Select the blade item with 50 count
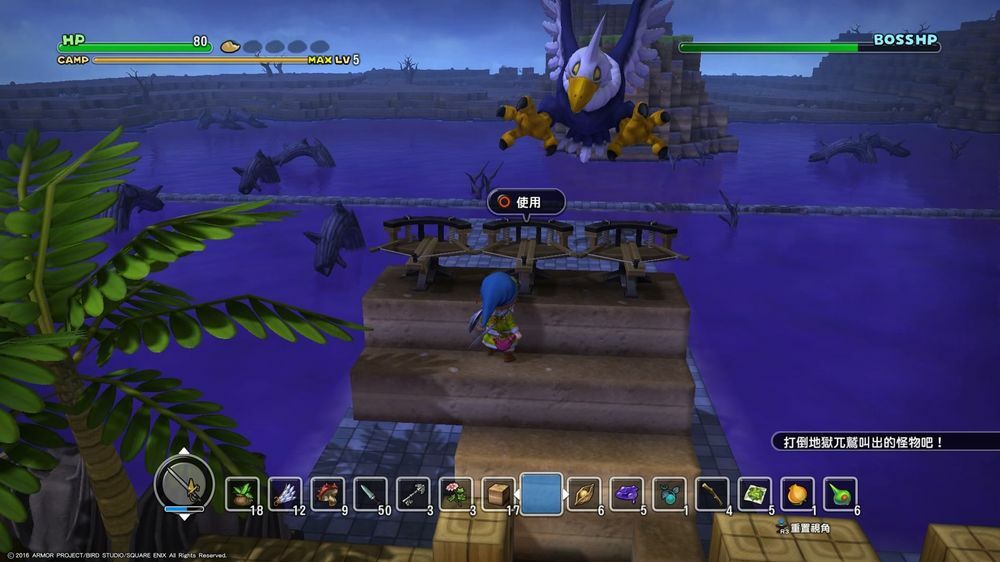 (371, 493)
